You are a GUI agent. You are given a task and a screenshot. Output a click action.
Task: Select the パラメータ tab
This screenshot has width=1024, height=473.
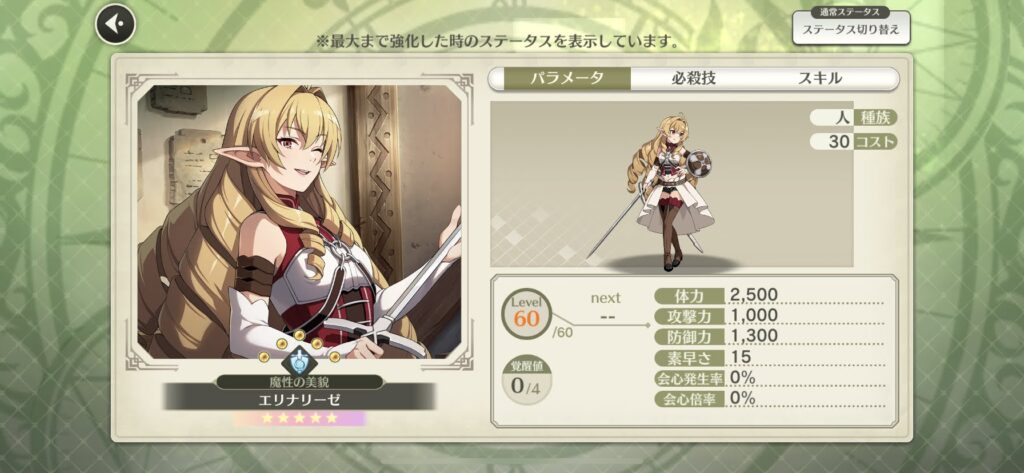(x=560, y=78)
